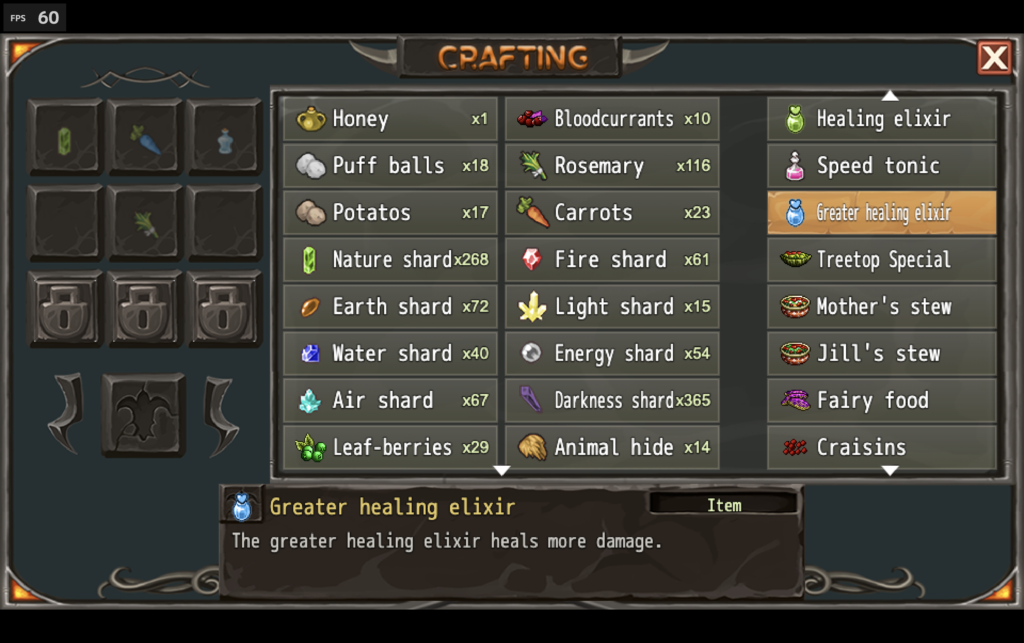Image resolution: width=1024 pixels, height=643 pixels.
Task: Choose the Rosemary ingredient
Action: (612, 166)
